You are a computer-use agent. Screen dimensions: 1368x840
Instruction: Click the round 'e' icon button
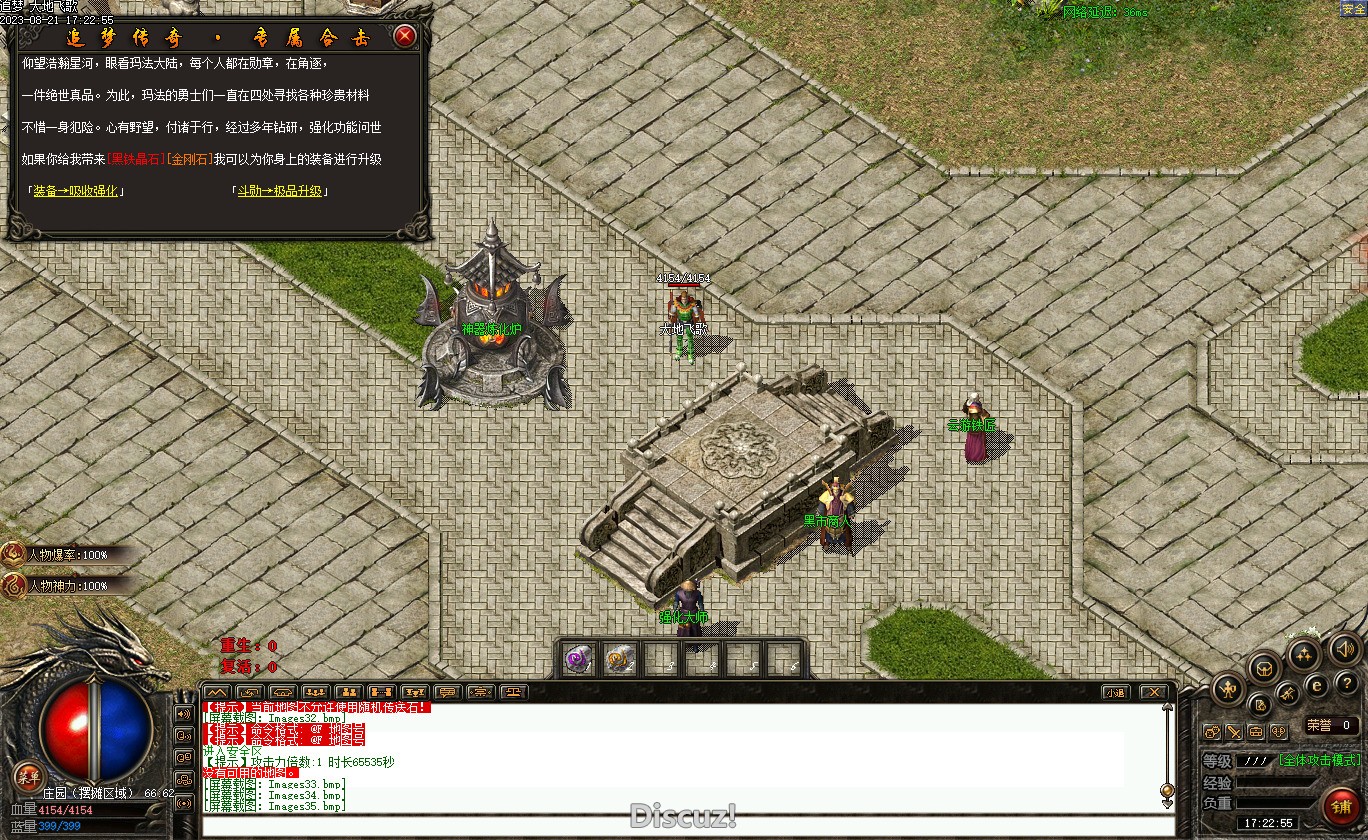coord(1317,685)
